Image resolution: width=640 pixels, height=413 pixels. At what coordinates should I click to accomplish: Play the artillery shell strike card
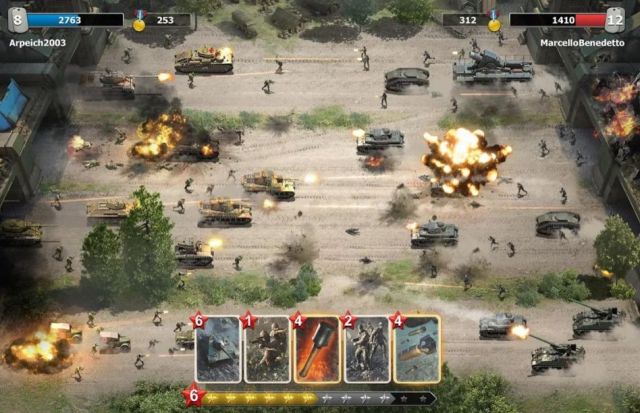coord(318,350)
